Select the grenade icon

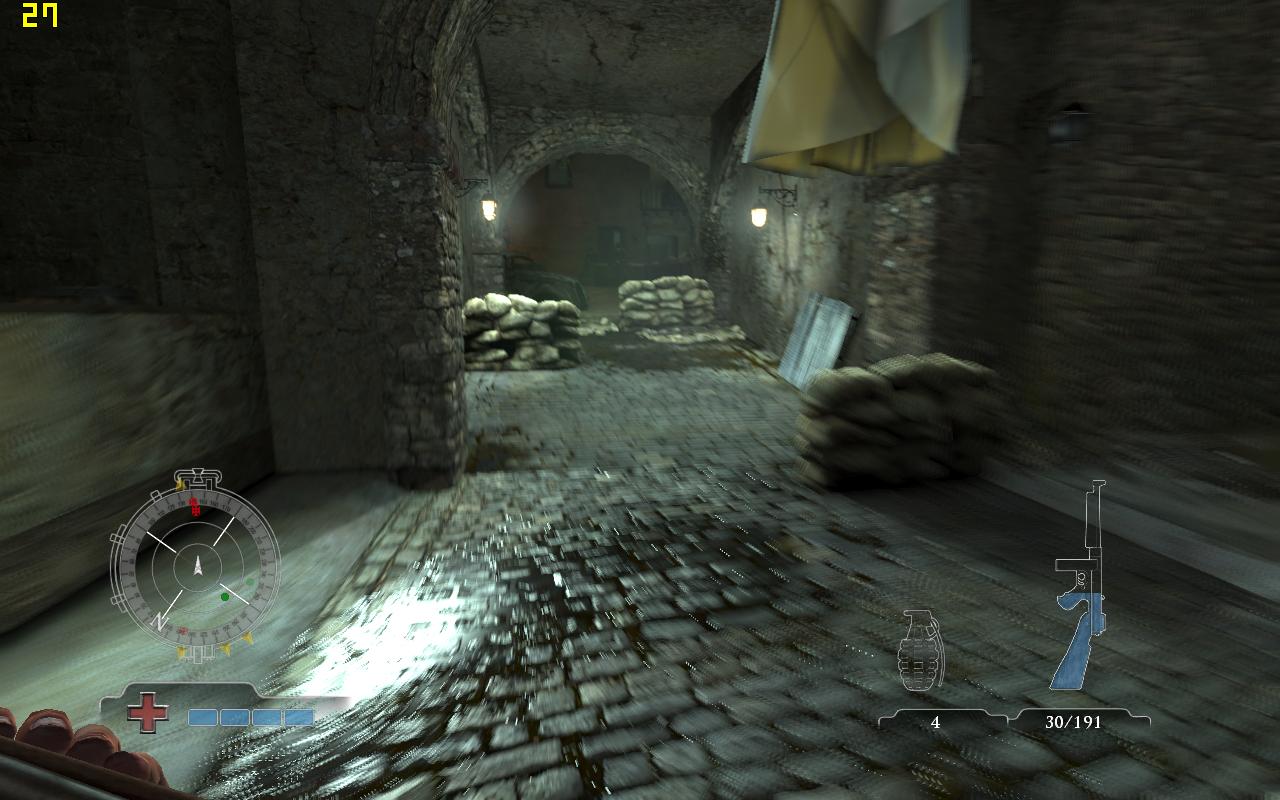click(920, 650)
